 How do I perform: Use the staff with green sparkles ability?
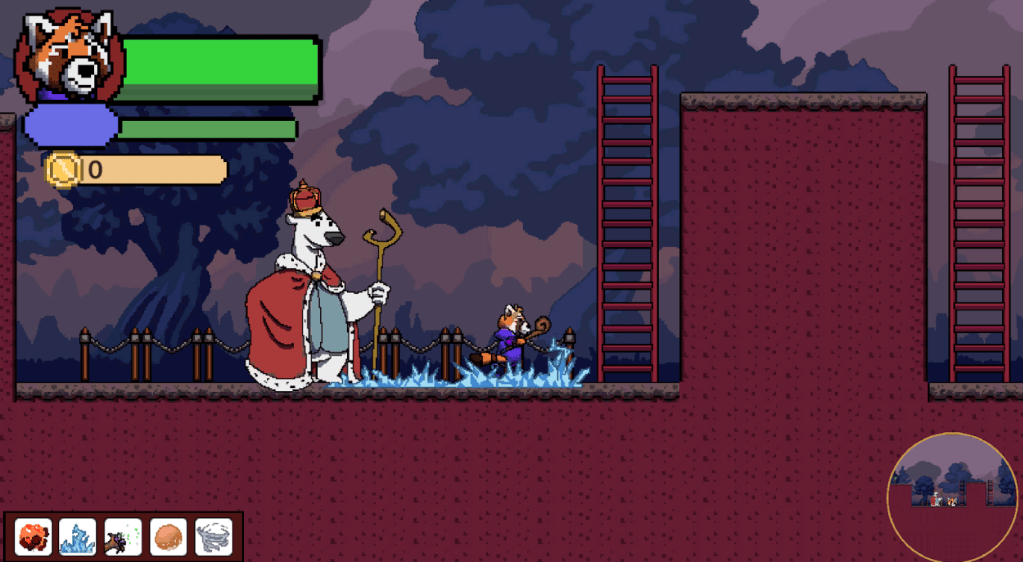[x=123, y=537]
